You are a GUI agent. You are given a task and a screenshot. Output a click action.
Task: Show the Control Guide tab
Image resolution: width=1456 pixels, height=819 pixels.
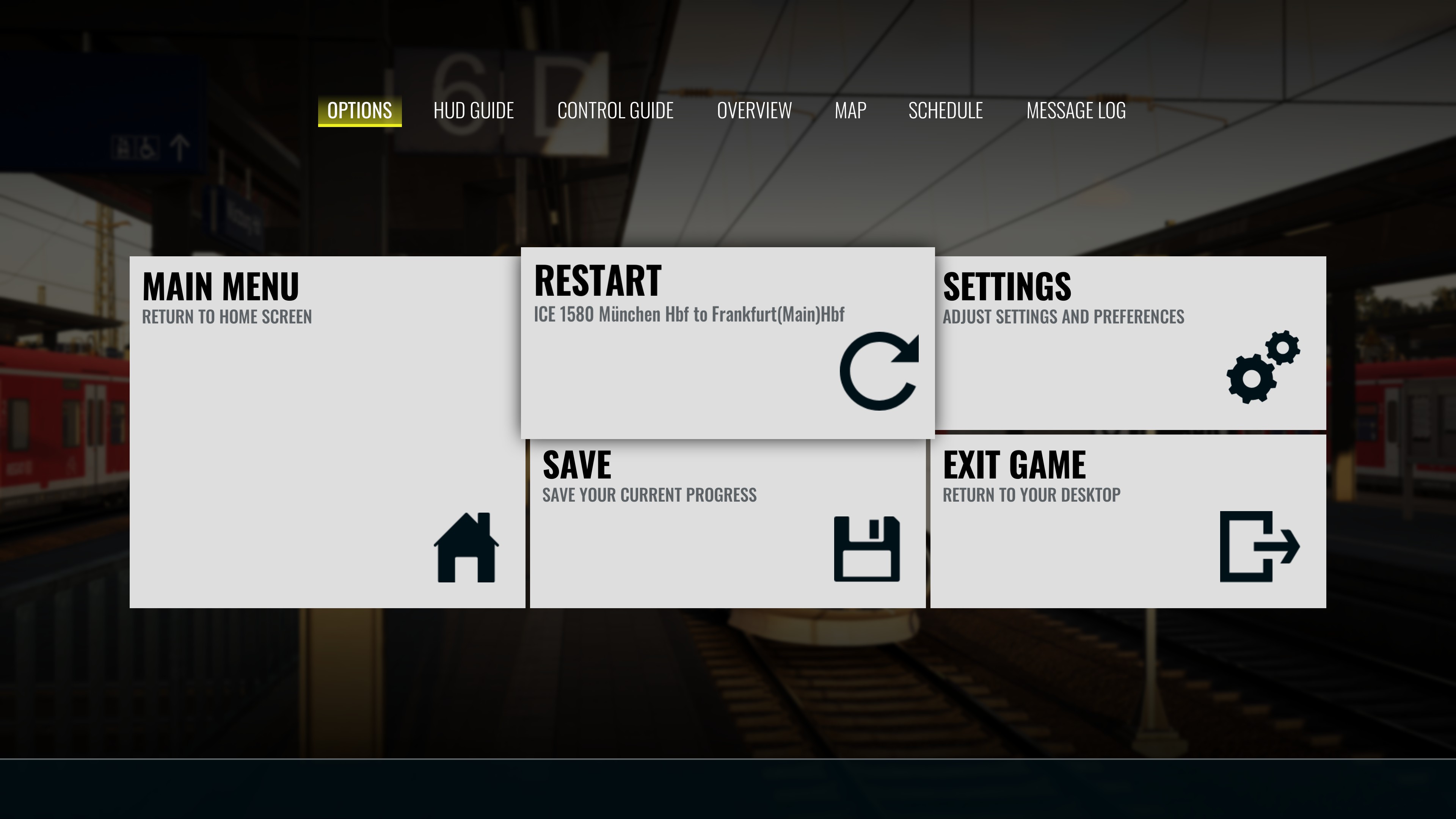[615, 111]
